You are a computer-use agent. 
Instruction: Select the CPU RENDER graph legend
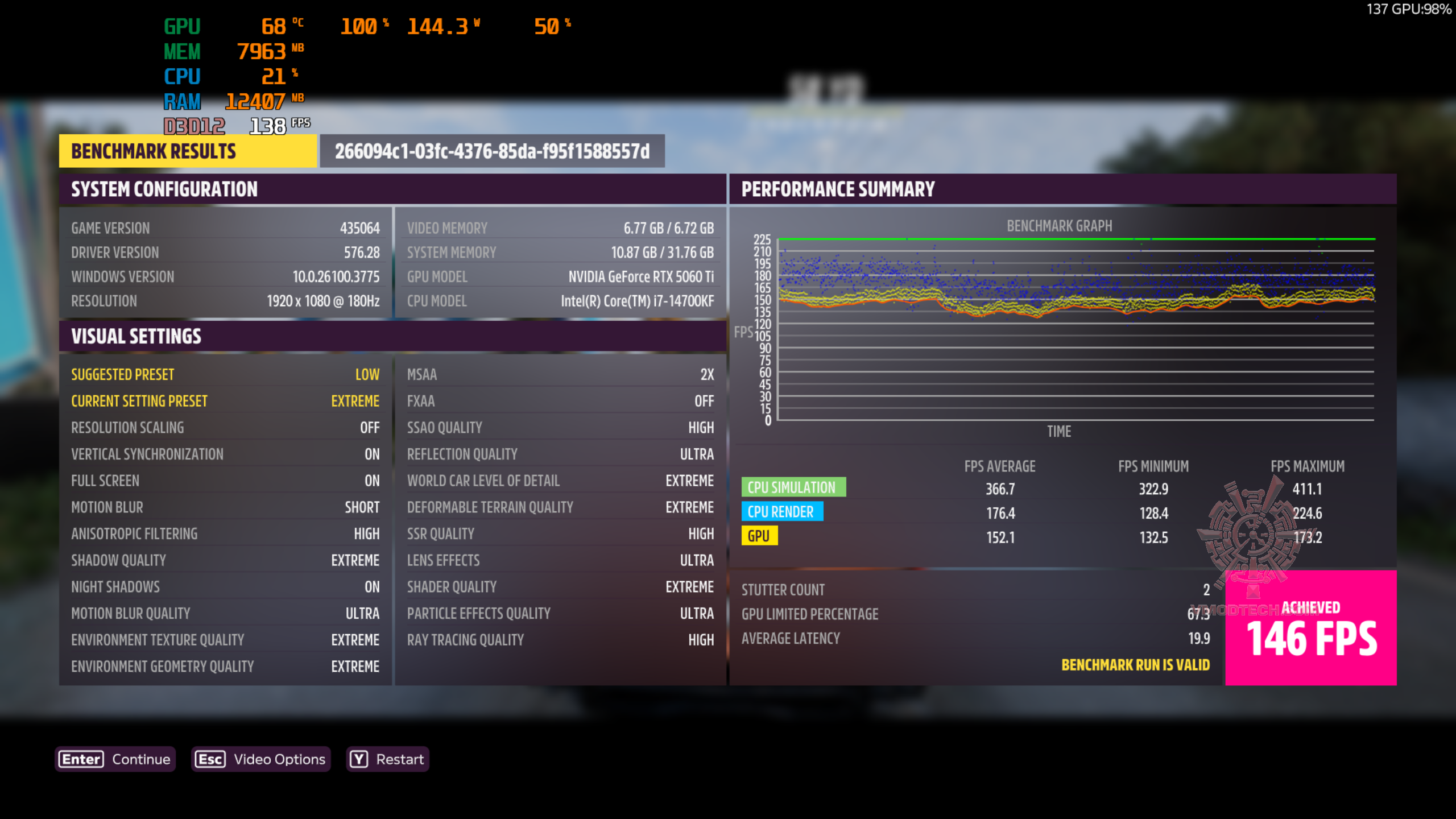(x=783, y=511)
